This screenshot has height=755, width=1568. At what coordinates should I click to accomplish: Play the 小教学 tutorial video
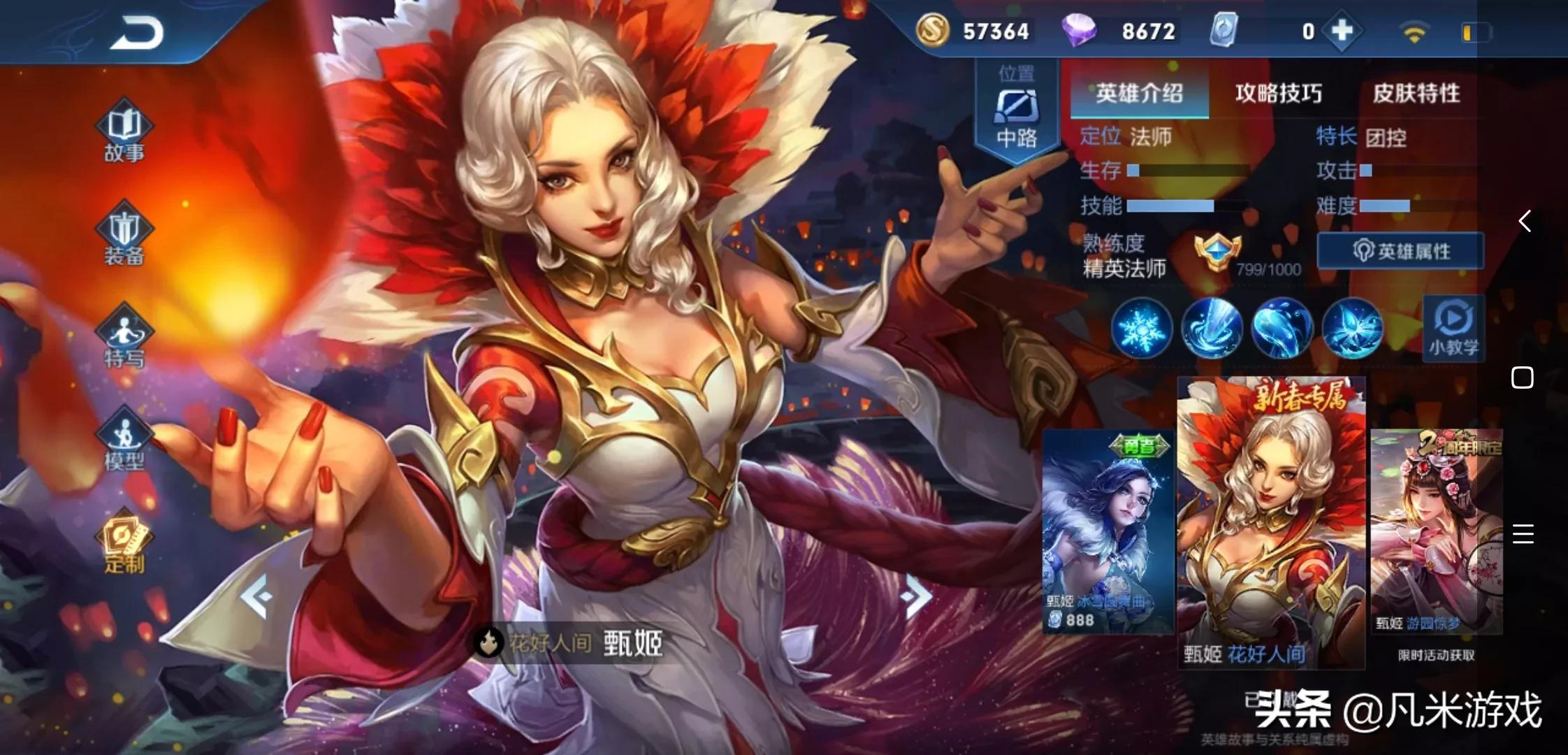click(1453, 328)
